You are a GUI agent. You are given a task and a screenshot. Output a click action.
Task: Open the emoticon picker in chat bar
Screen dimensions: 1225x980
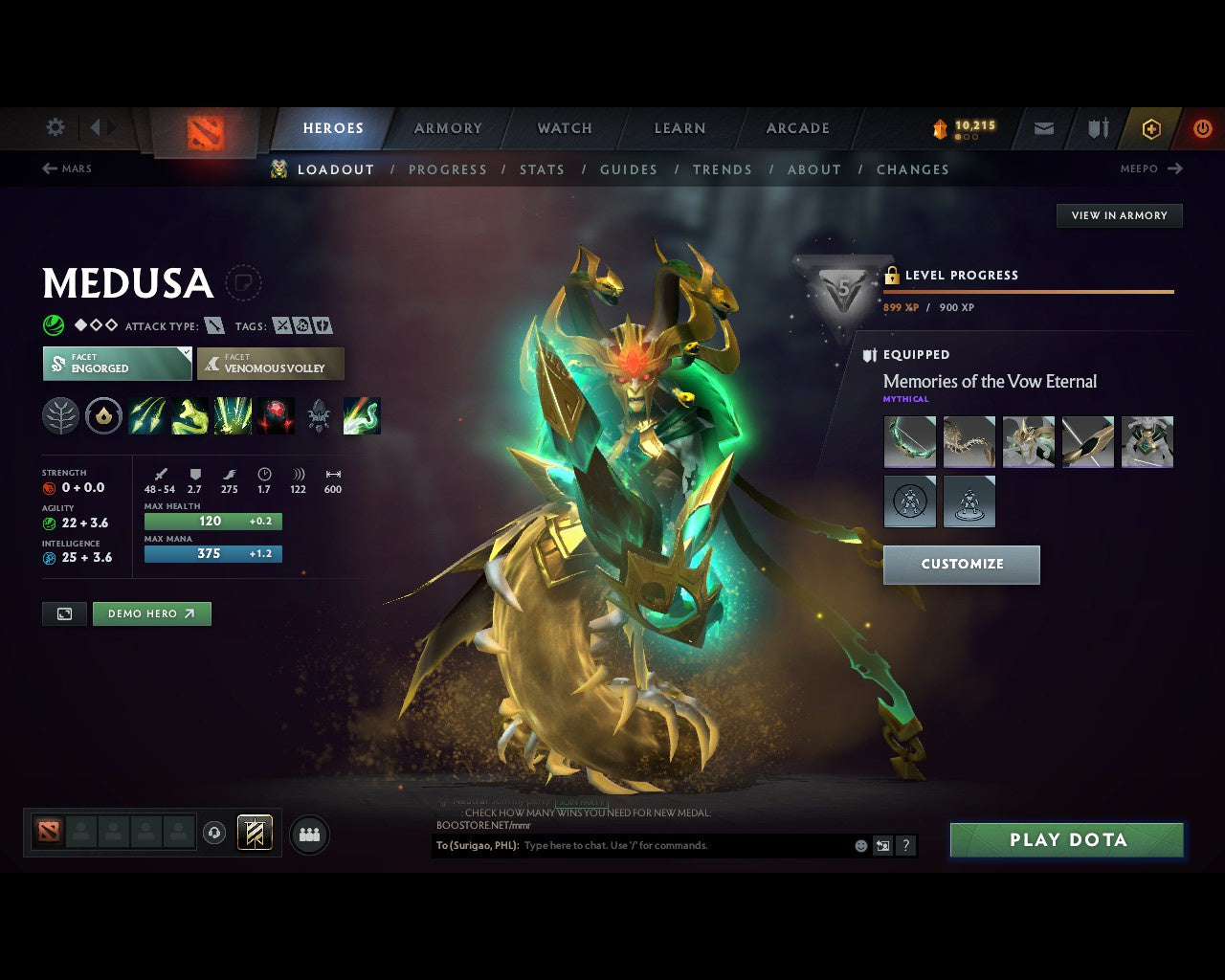point(859,845)
